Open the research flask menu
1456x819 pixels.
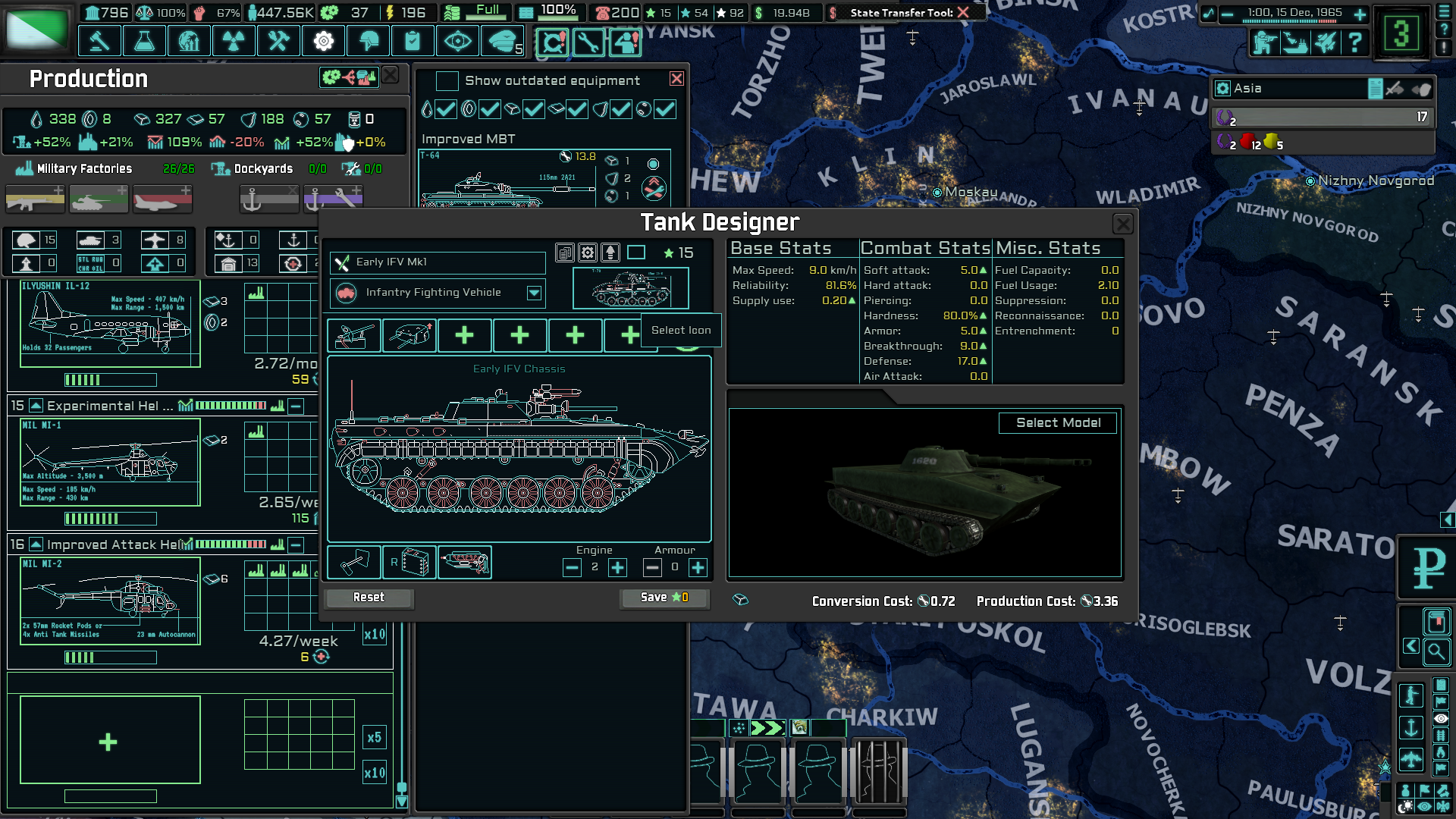pos(144,40)
